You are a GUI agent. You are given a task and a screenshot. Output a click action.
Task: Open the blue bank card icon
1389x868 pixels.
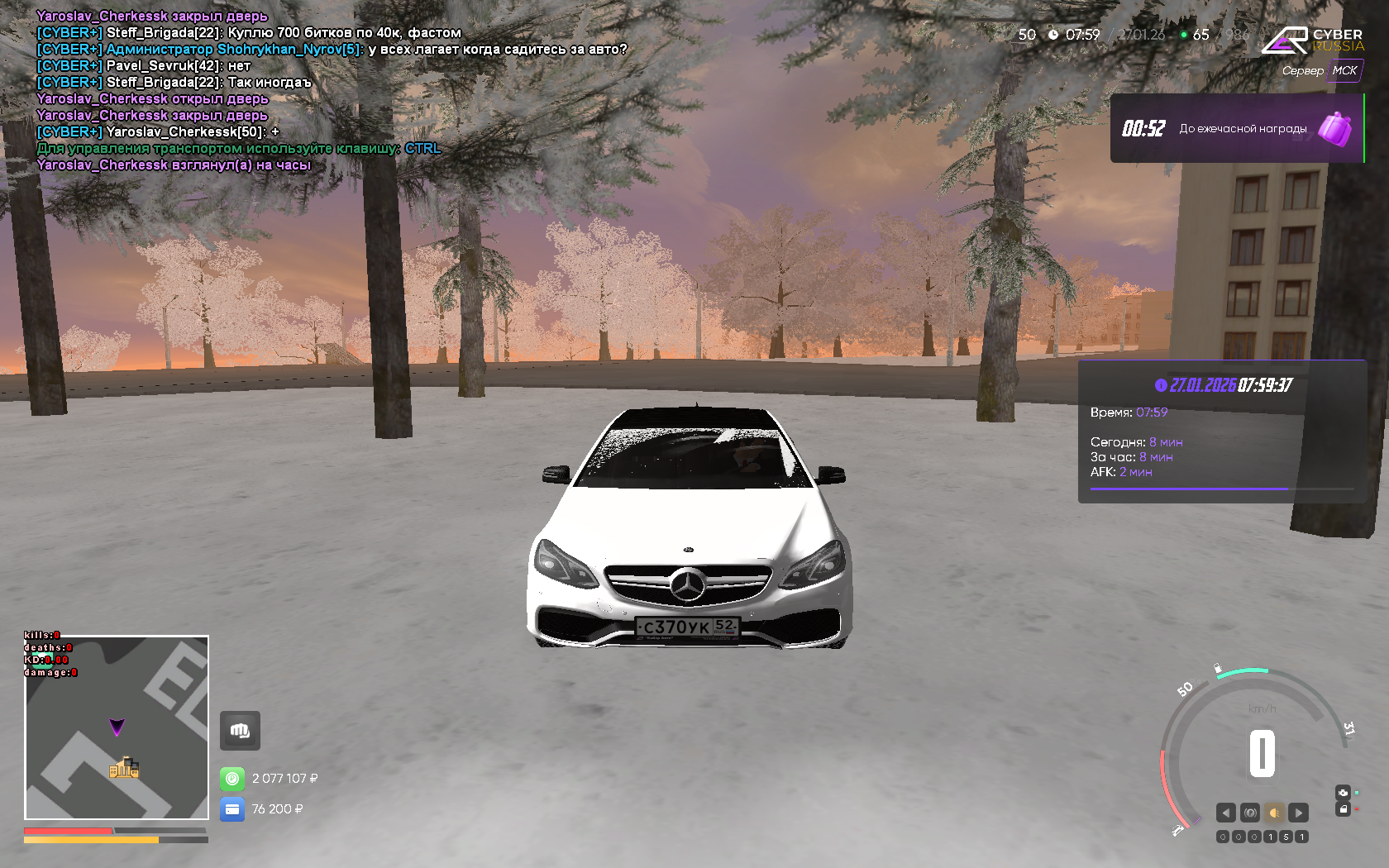coord(232,809)
